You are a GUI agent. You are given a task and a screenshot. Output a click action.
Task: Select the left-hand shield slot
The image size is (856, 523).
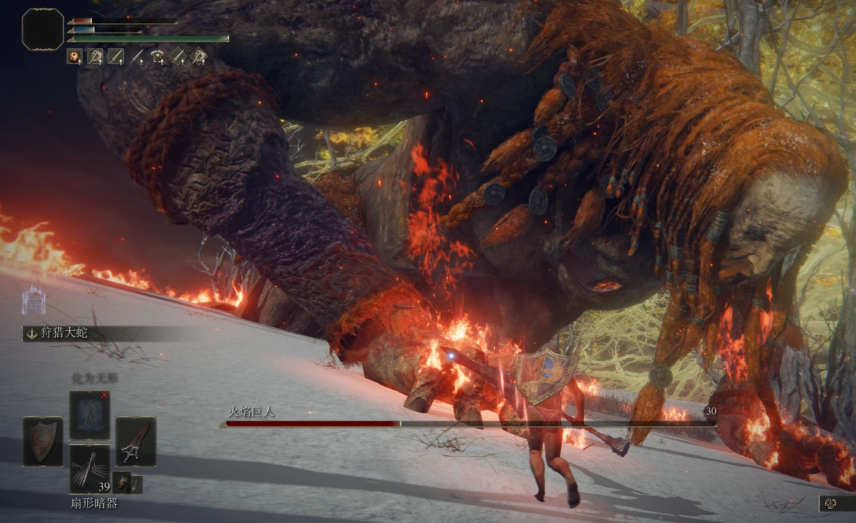click(x=43, y=441)
